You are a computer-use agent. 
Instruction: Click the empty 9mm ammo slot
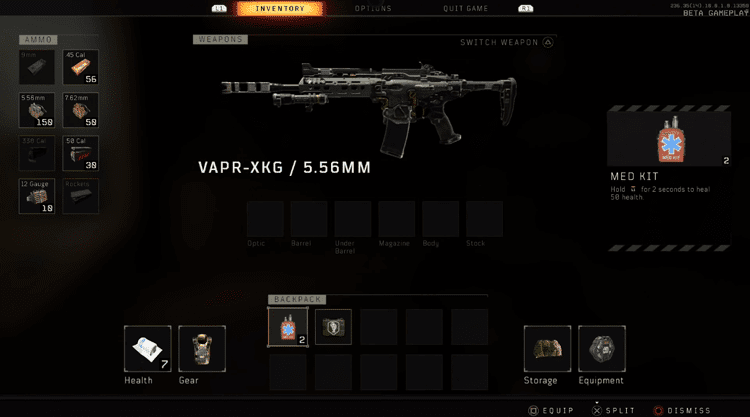pos(37,66)
